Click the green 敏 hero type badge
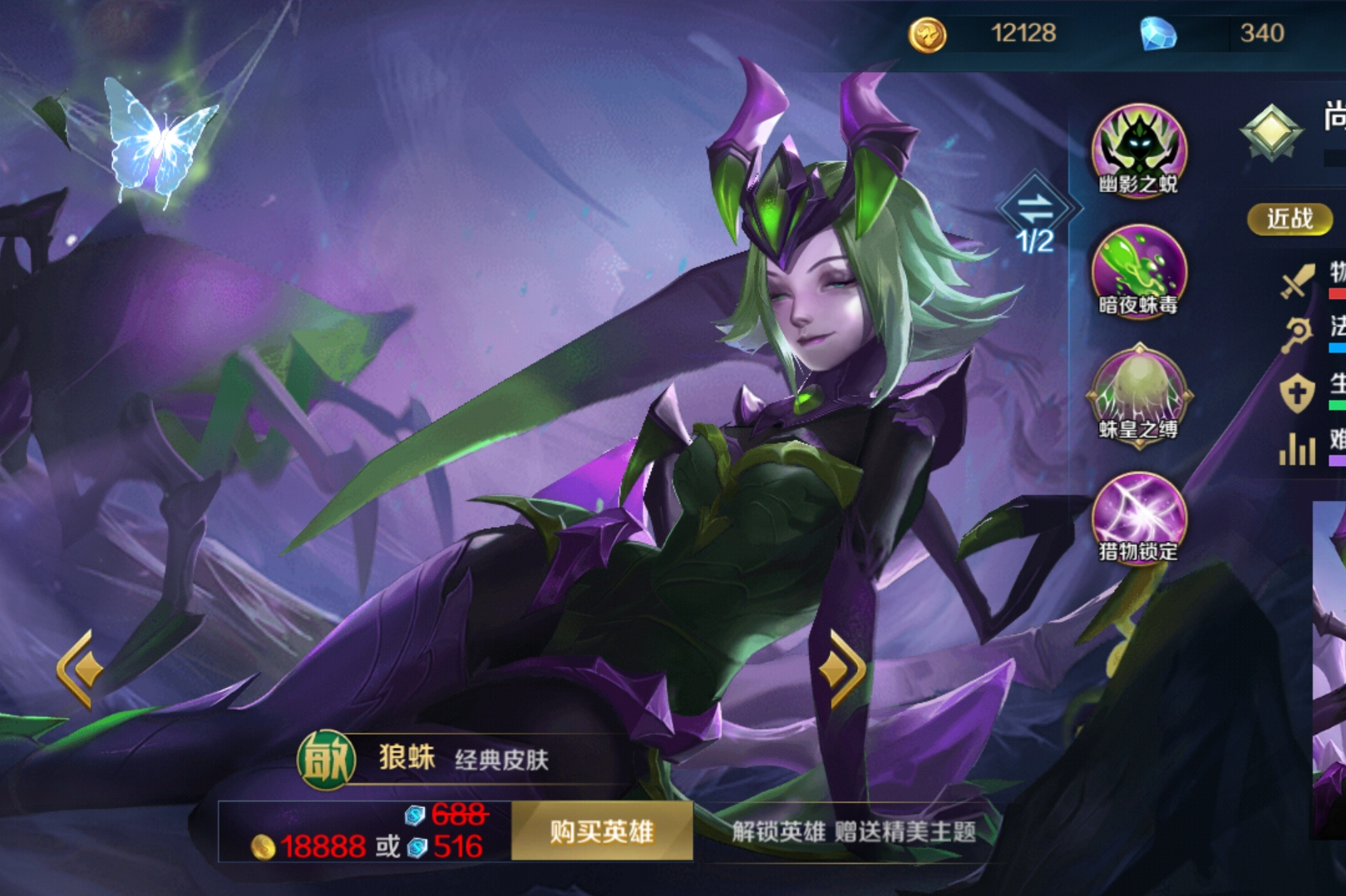The width and height of the screenshot is (1346, 896). pos(326,759)
